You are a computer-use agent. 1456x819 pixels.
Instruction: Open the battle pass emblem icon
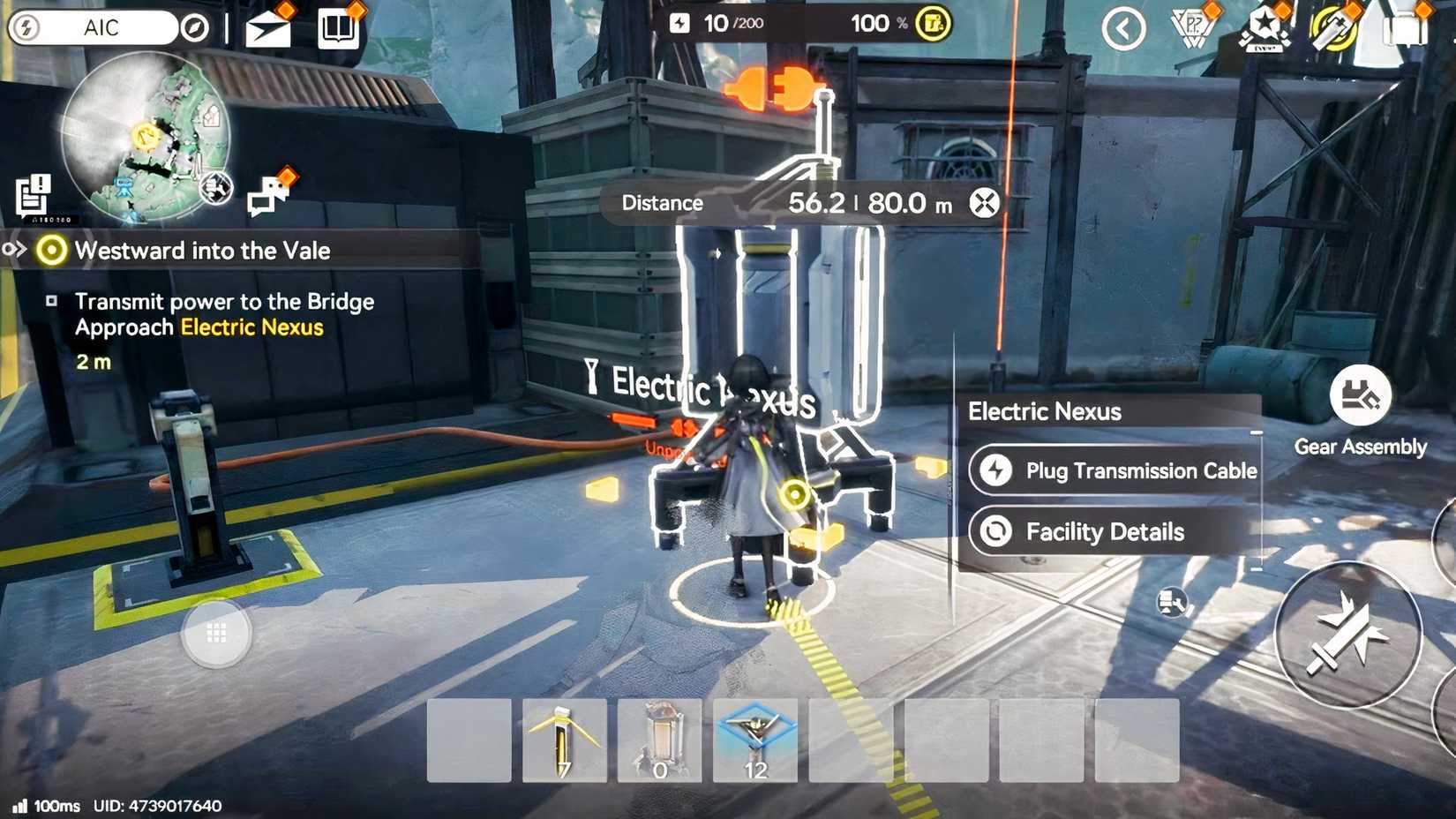click(x=1190, y=26)
